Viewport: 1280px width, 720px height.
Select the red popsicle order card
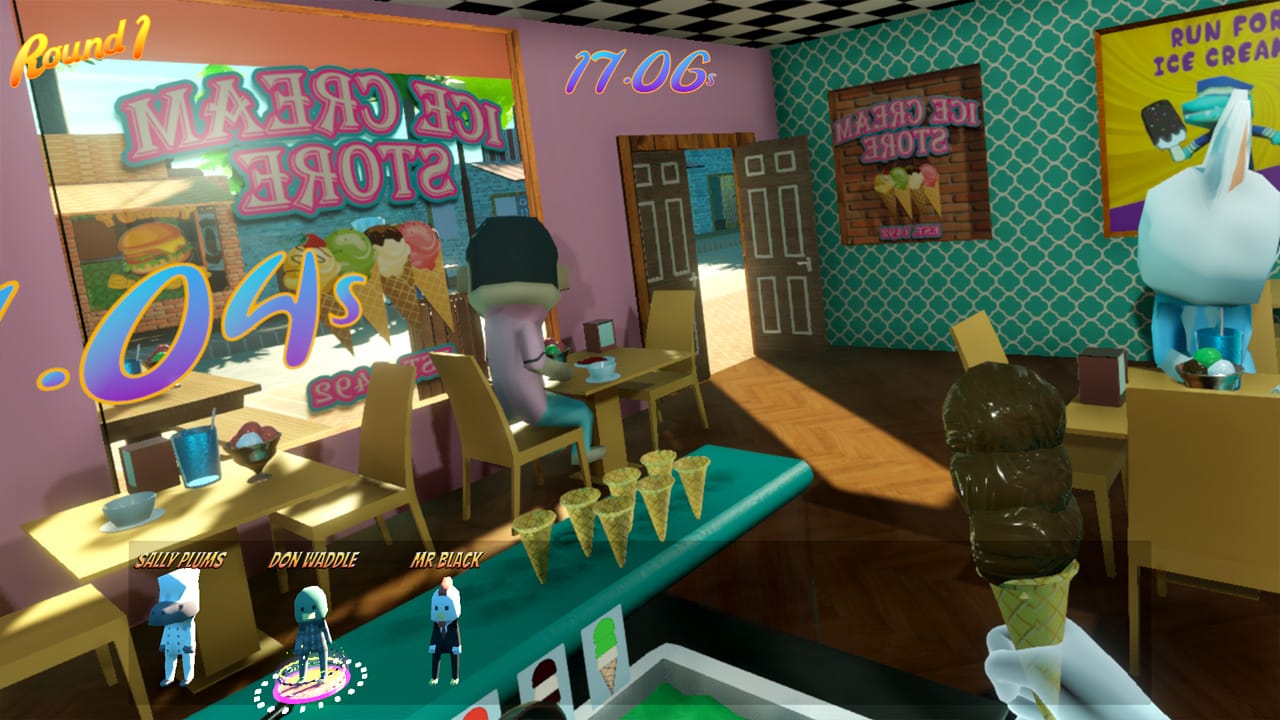click(x=478, y=712)
